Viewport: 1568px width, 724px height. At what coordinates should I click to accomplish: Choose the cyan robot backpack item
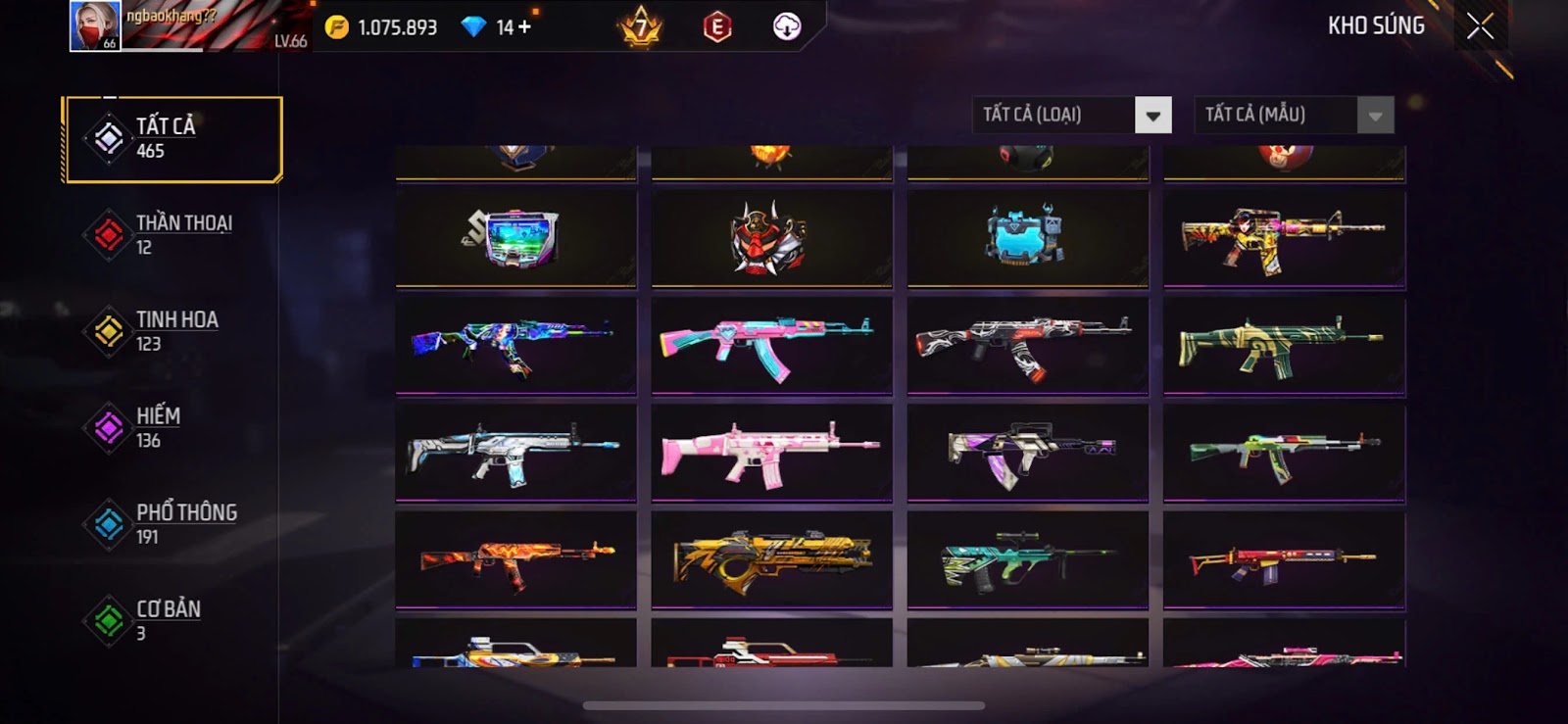[1027, 238]
